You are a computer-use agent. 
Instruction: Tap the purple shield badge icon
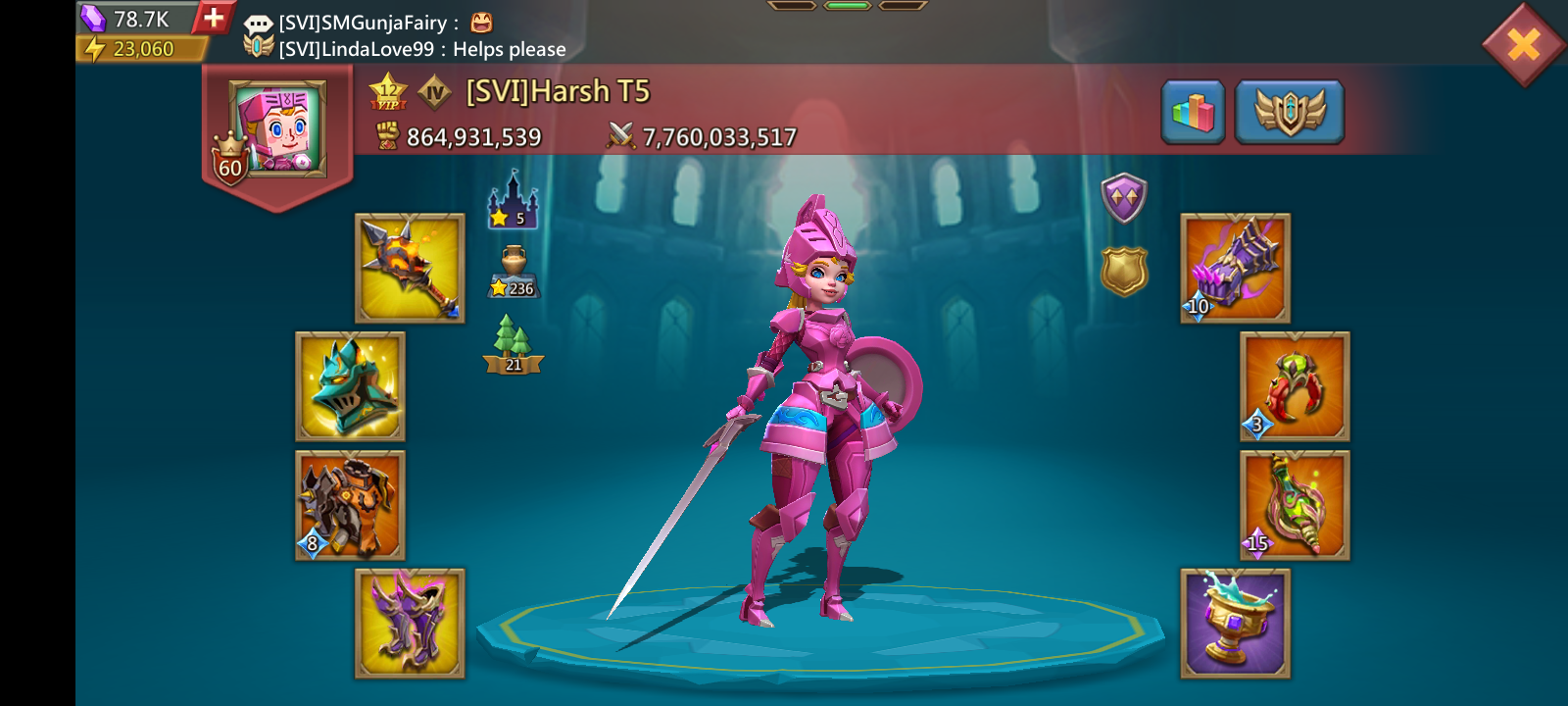coord(1123,198)
